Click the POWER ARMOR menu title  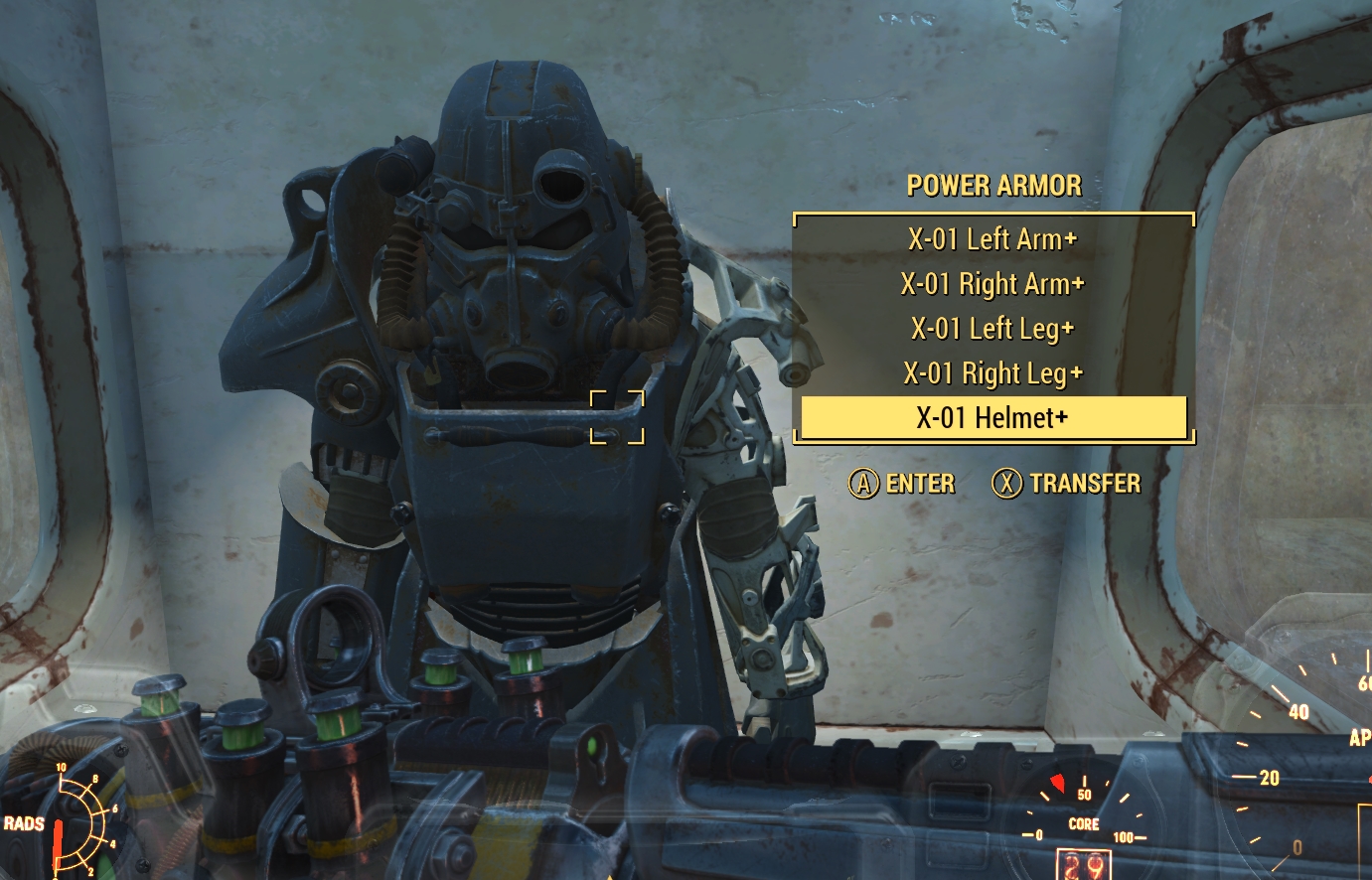point(993,186)
